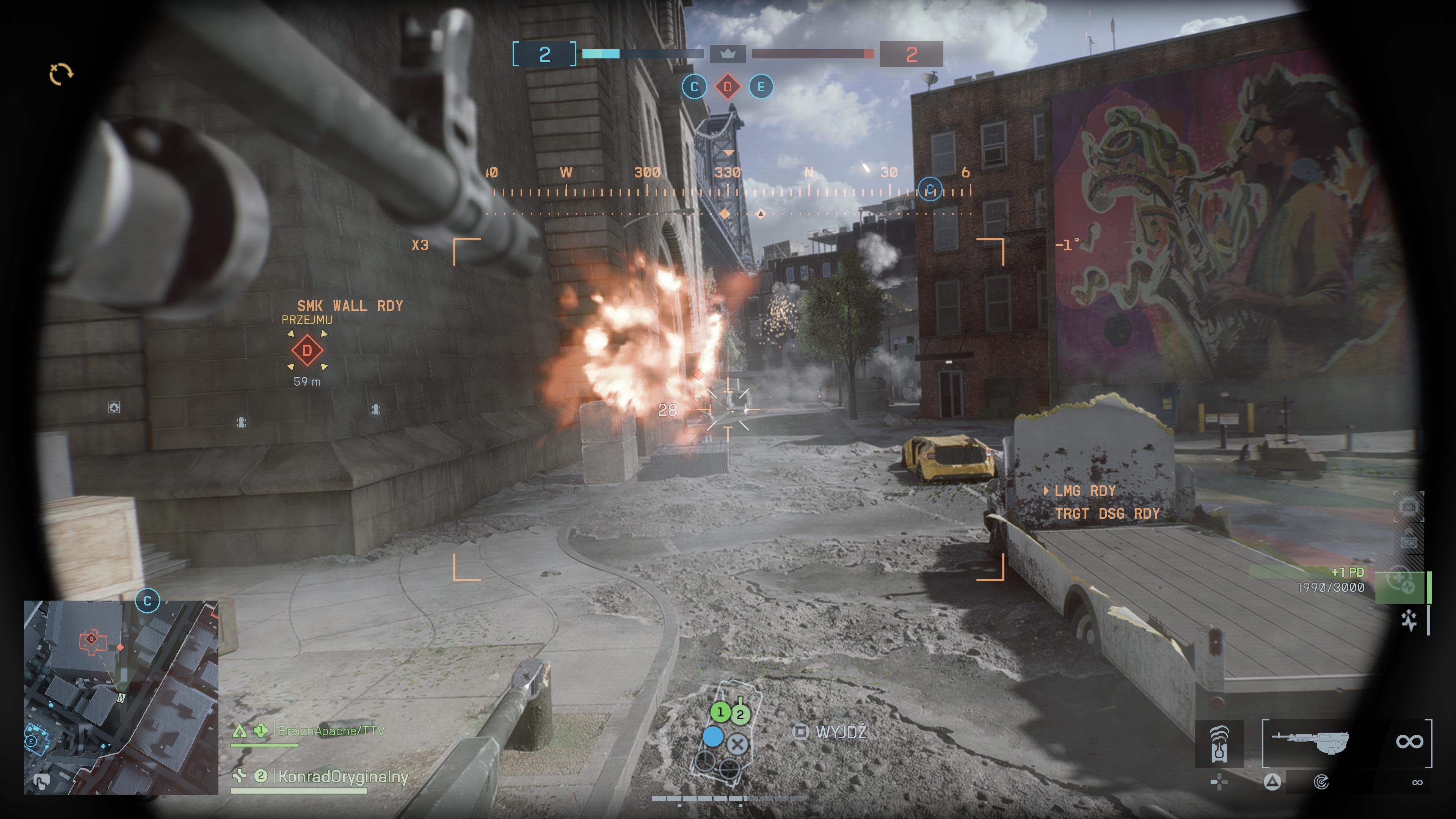Select the blue occupied vehicle seat
The height and width of the screenshot is (819, 1456).
point(713,736)
